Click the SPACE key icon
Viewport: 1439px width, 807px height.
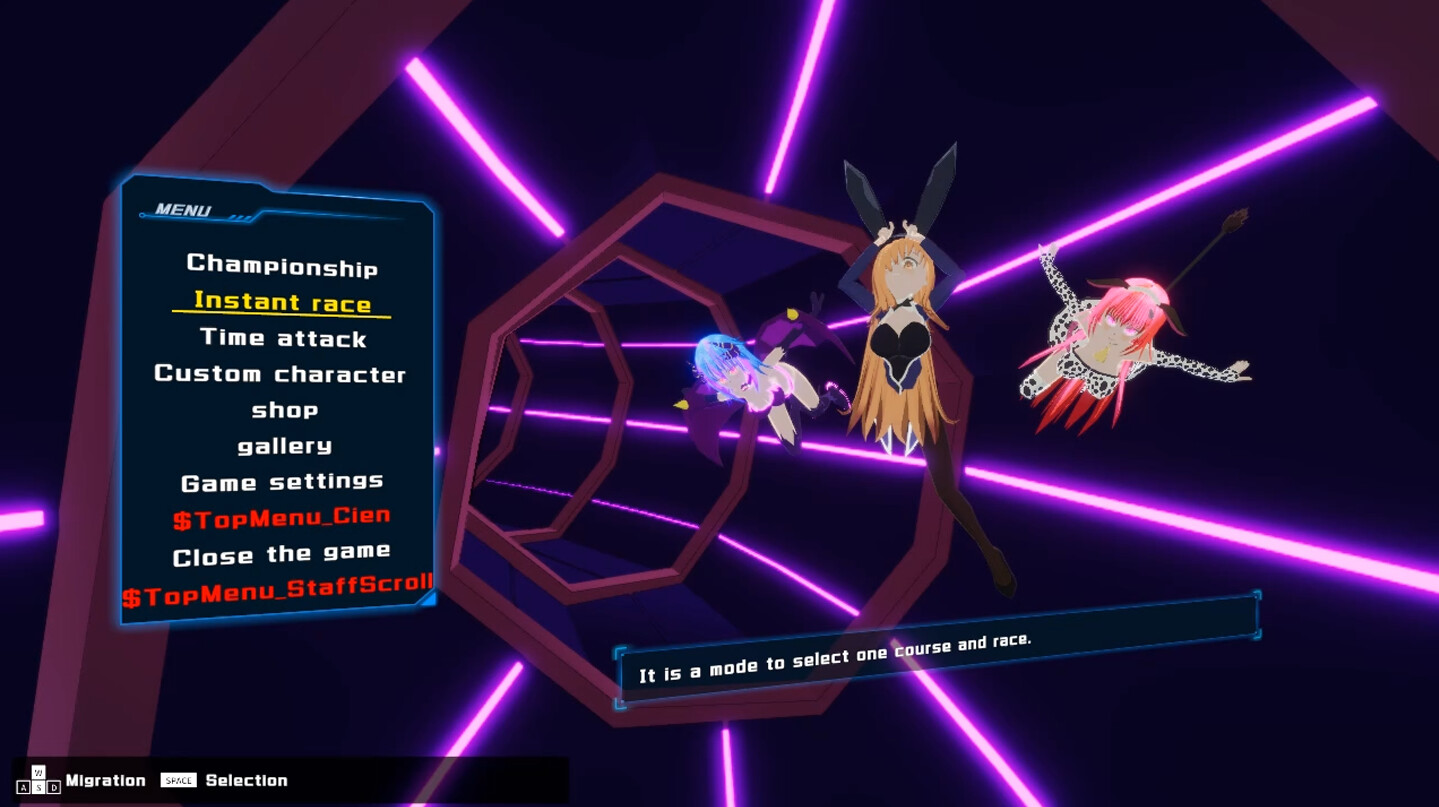[178, 780]
